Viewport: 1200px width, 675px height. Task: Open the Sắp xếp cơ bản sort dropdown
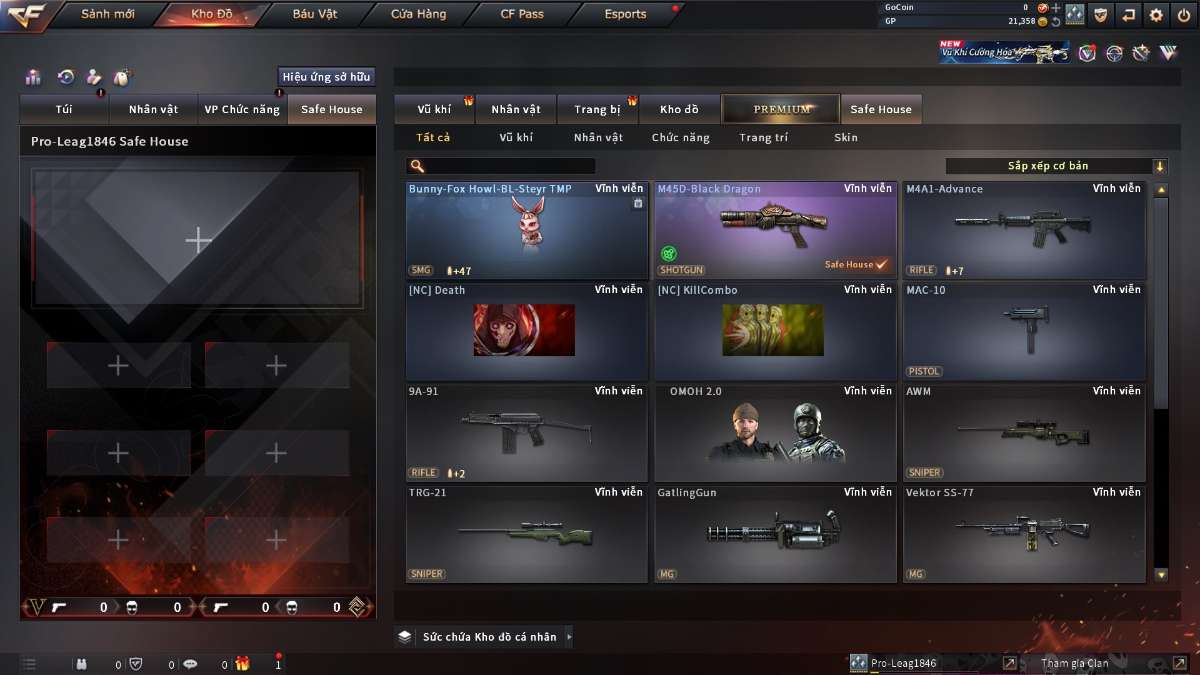pyautogui.click(x=1055, y=166)
